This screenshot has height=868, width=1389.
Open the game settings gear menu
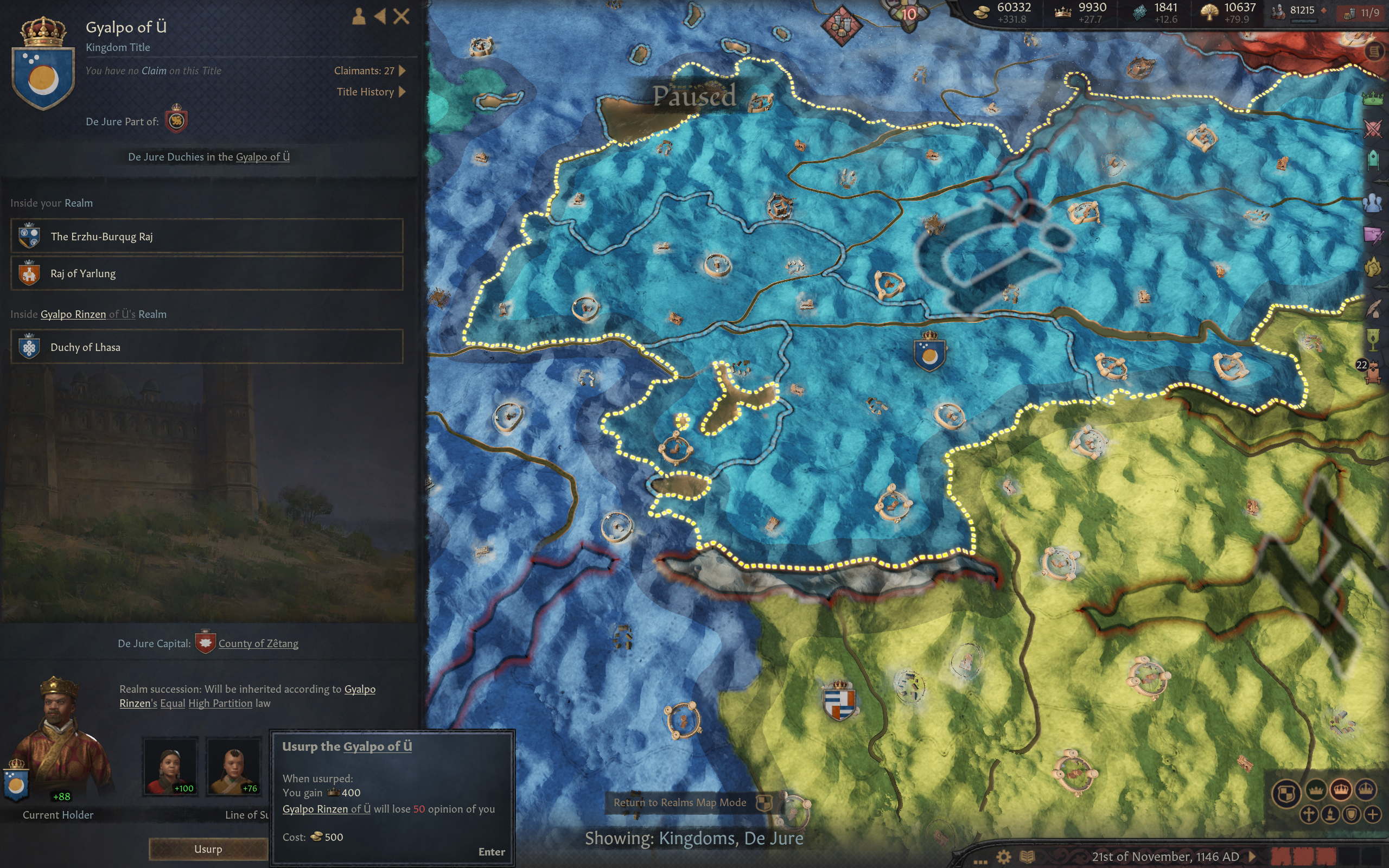pyautogui.click(x=1004, y=857)
